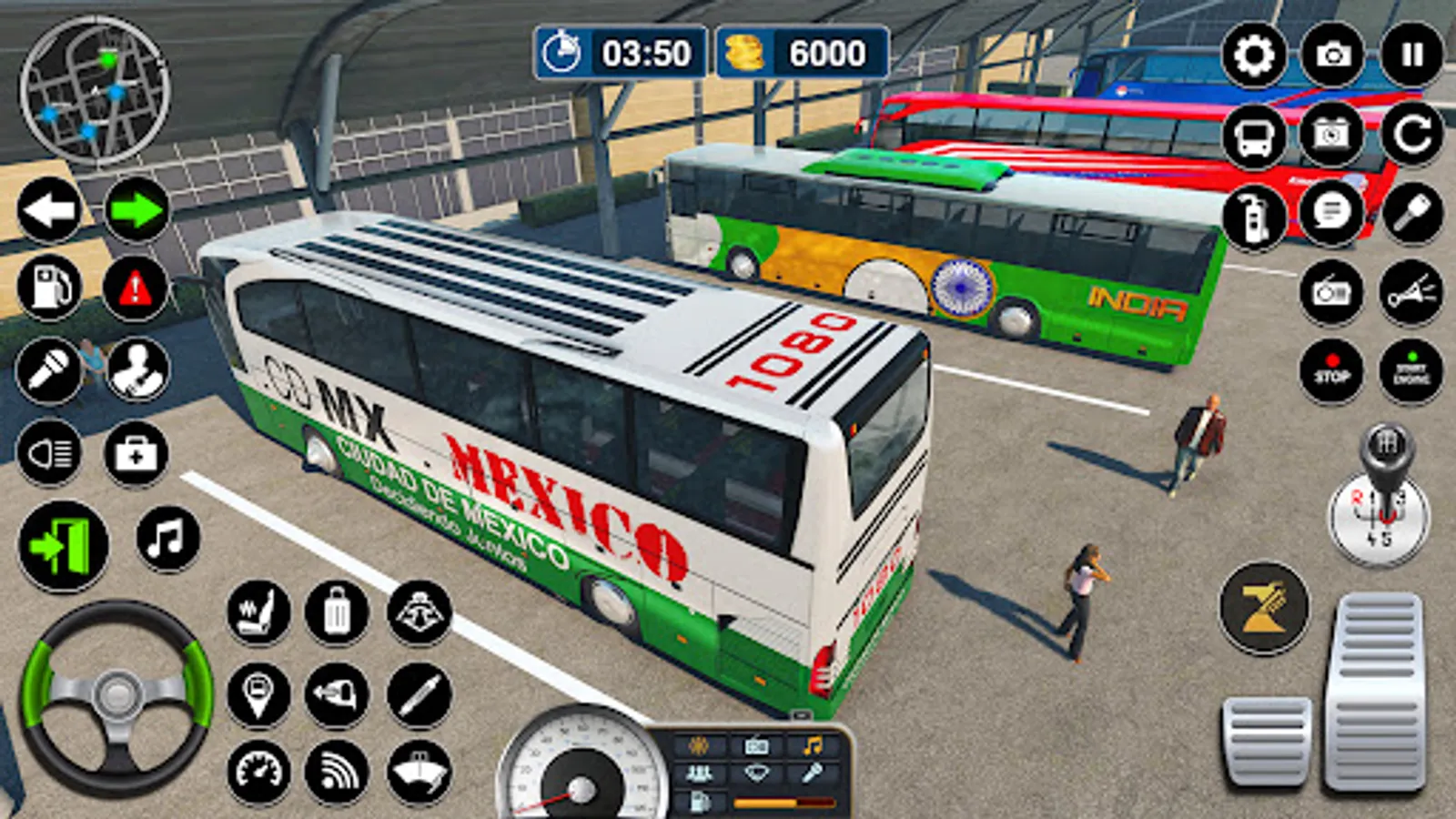Click the steering wheel control
This screenshot has width=1456, height=819.
(x=116, y=696)
